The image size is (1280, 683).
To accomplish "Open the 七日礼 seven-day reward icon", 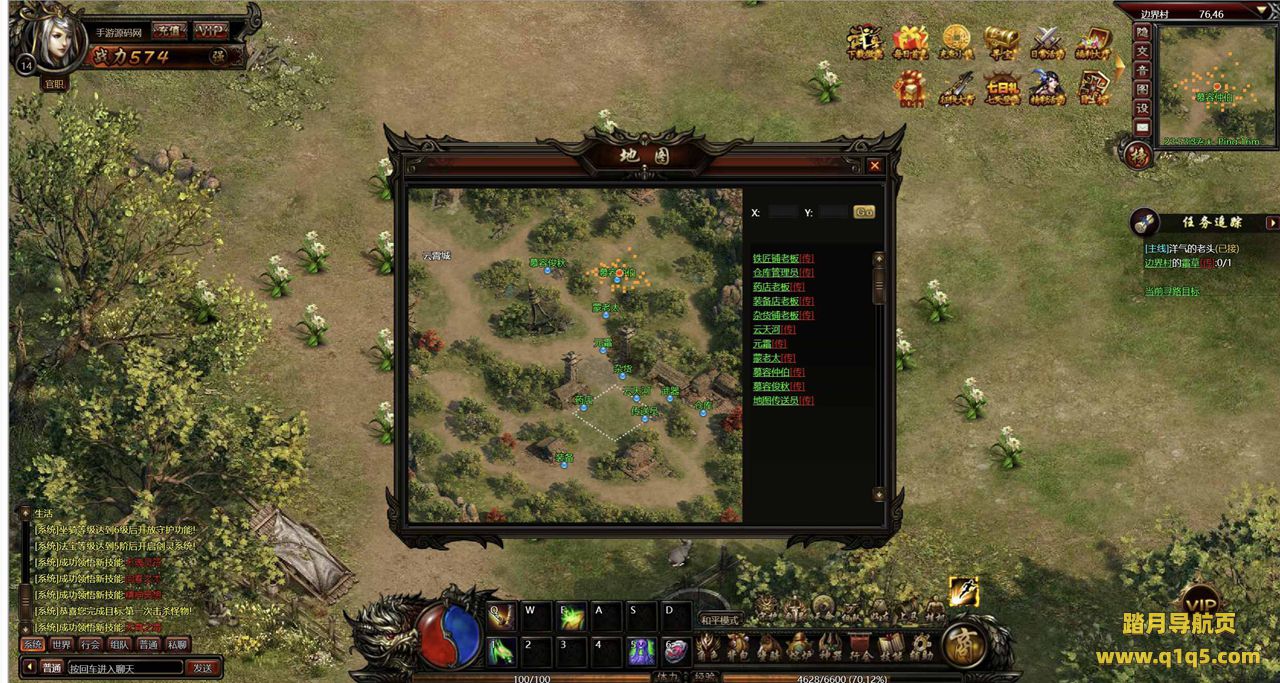I will tap(1002, 87).
